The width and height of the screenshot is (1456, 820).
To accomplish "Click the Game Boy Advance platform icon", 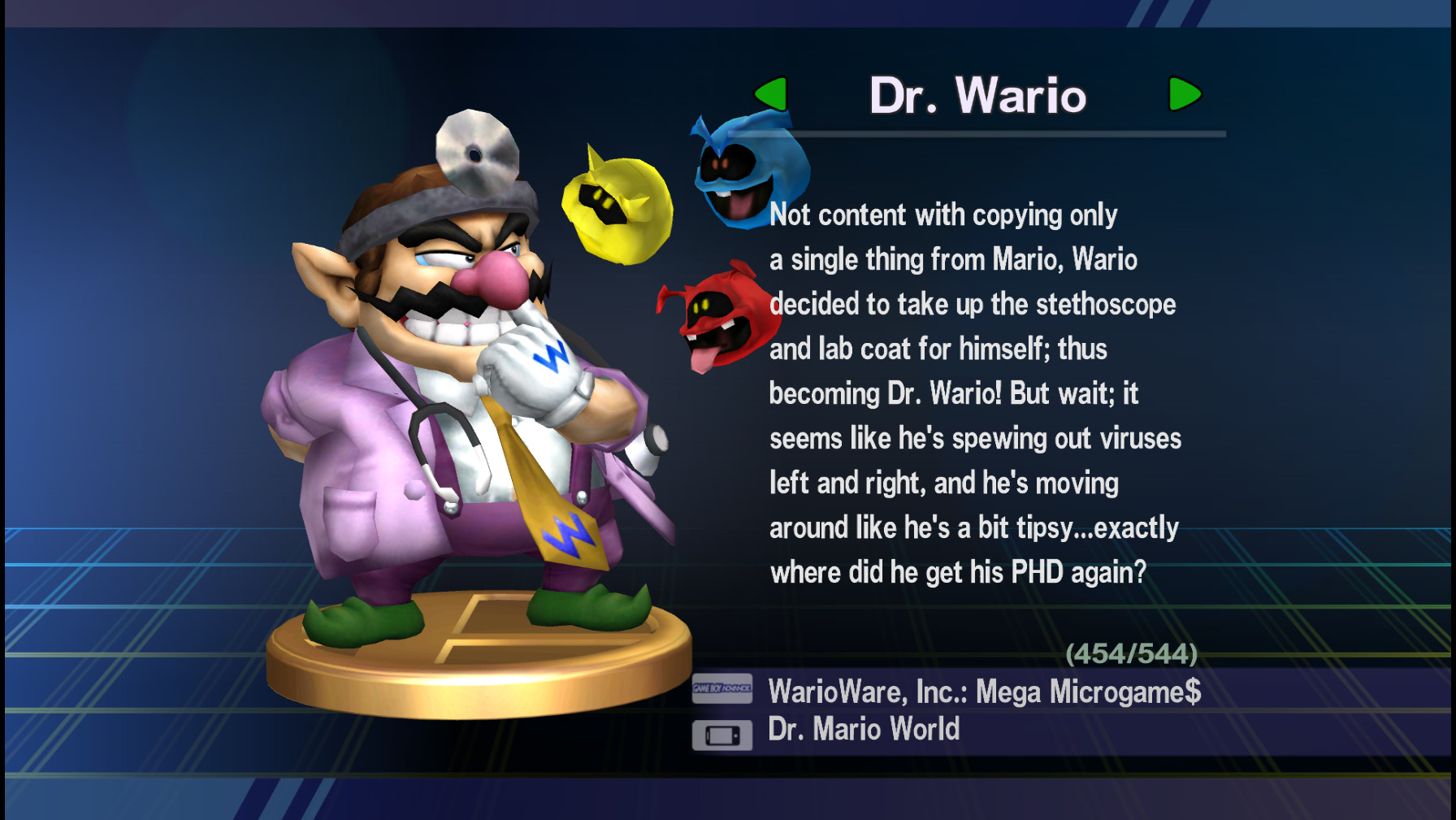I will [x=721, y=689].
